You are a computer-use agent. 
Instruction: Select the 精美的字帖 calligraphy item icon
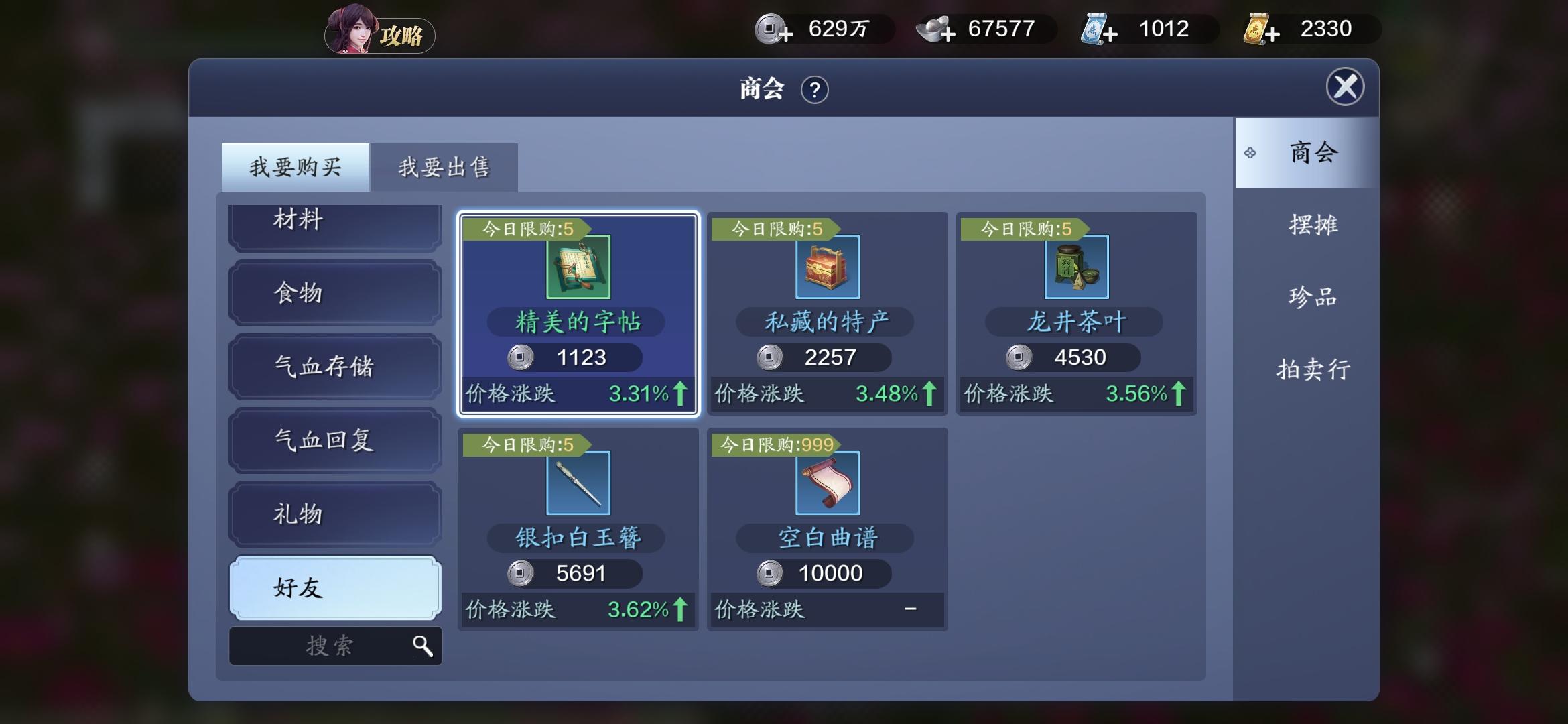[x=578, y=267]
